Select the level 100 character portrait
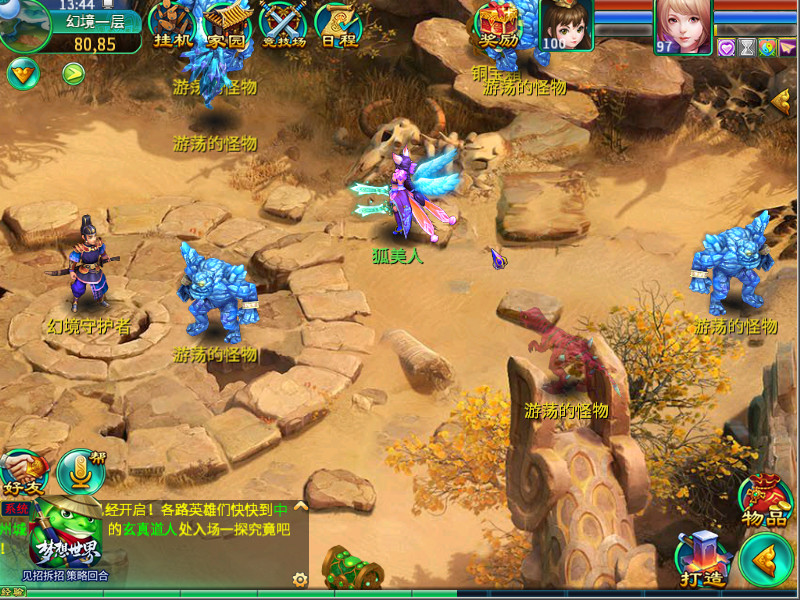800x600 pixels. point(566,24)
